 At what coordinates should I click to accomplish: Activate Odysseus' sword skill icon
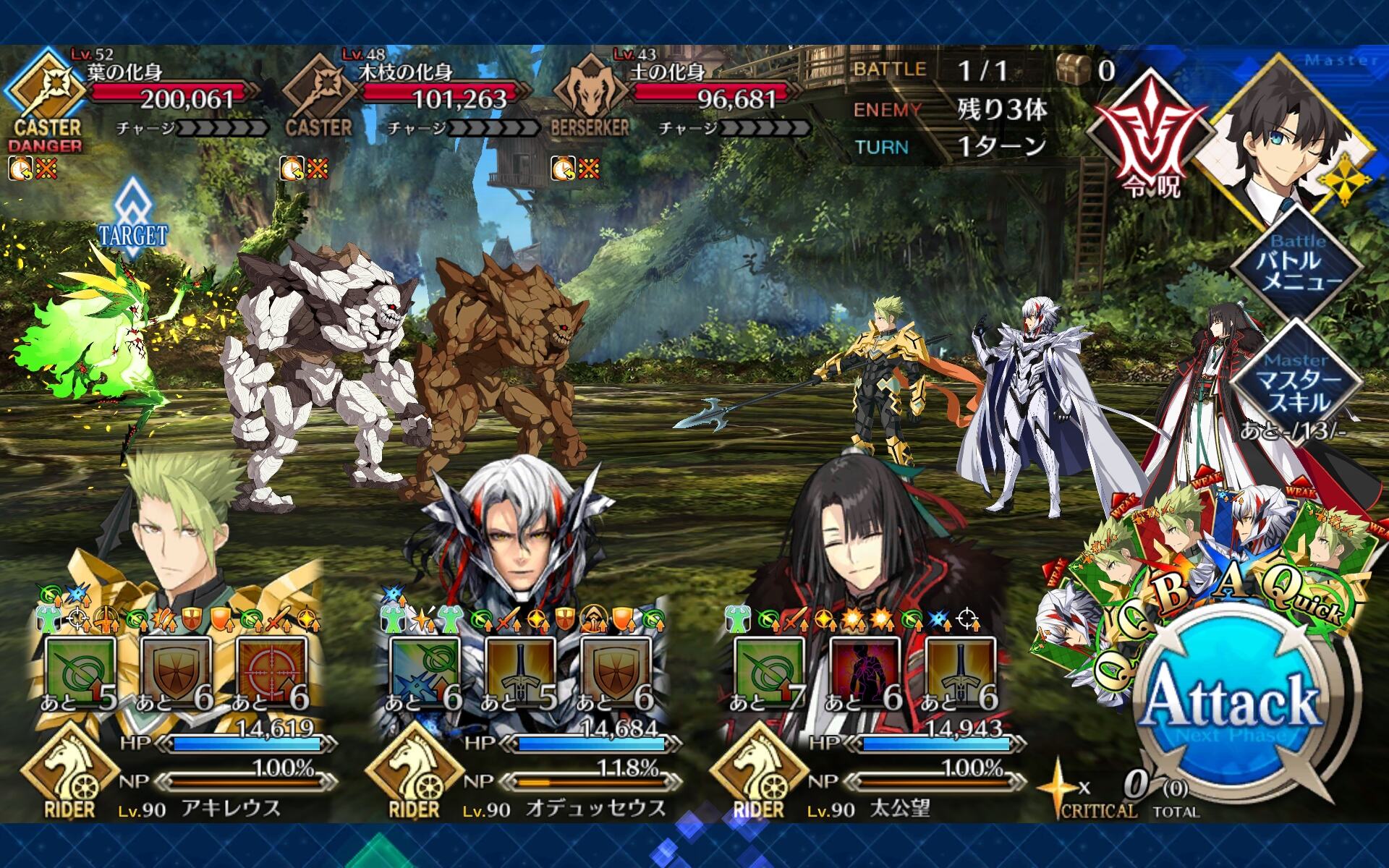(521, 674)
